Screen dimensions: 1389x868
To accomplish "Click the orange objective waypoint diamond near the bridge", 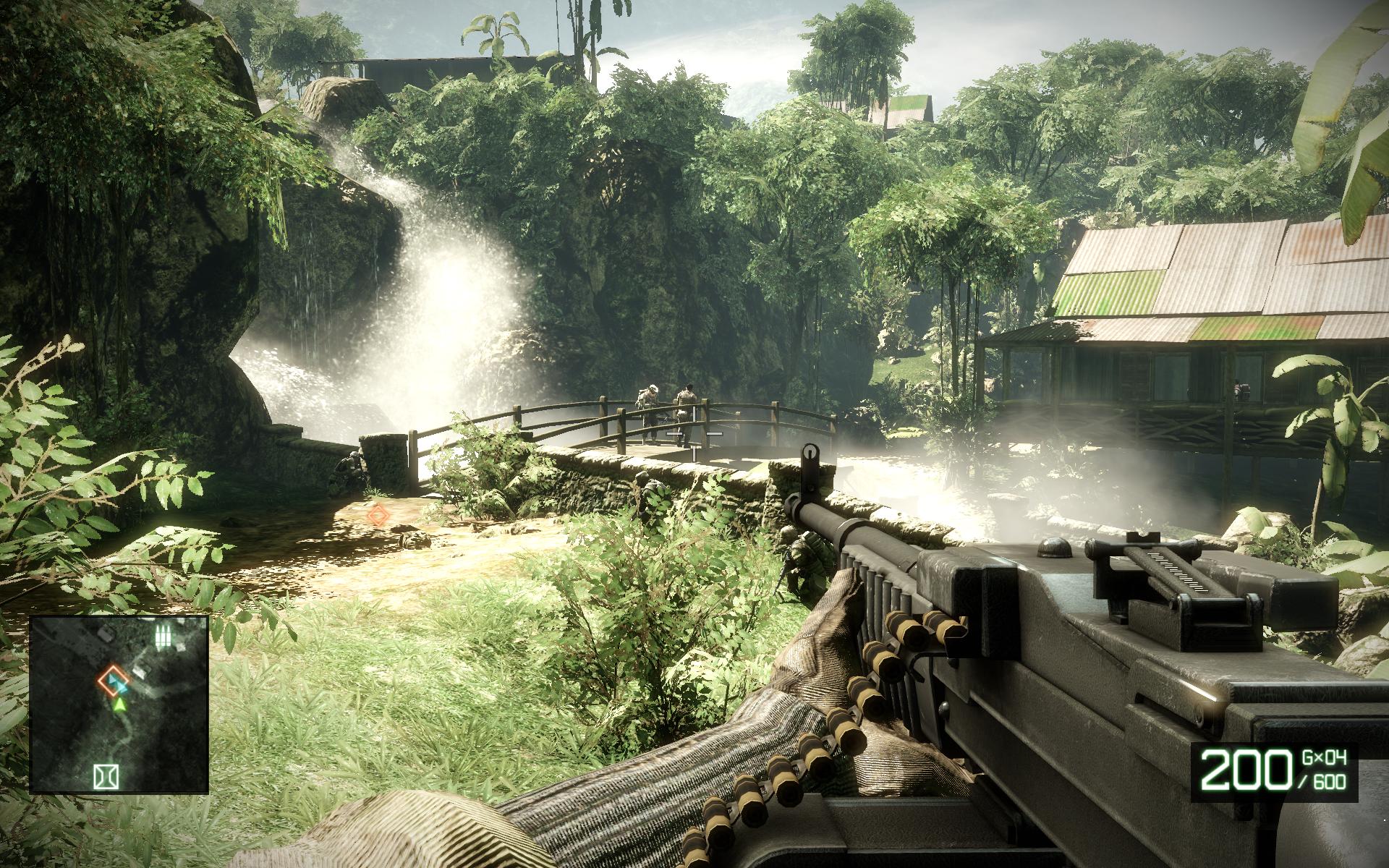I will 378,515.
